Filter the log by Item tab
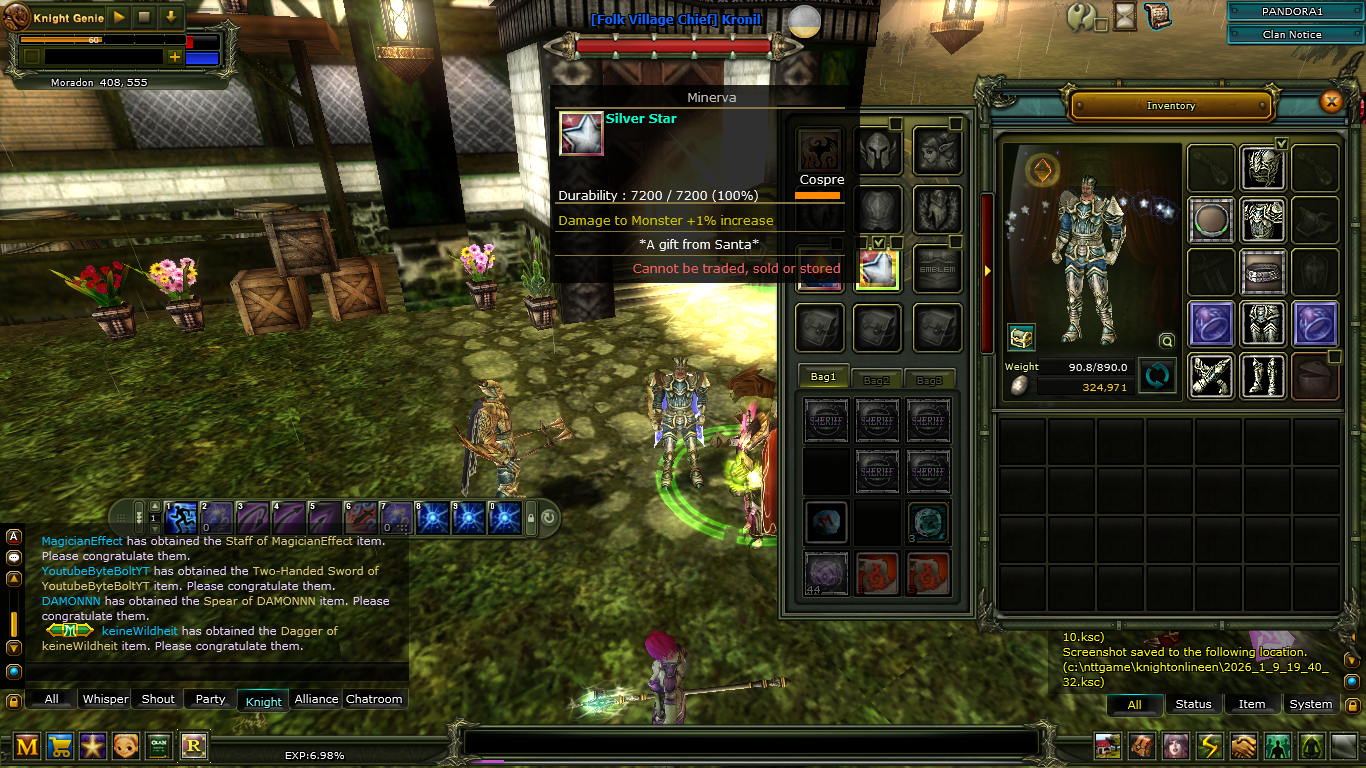This screenshot has width=1366, height=768. point(1252,704)
